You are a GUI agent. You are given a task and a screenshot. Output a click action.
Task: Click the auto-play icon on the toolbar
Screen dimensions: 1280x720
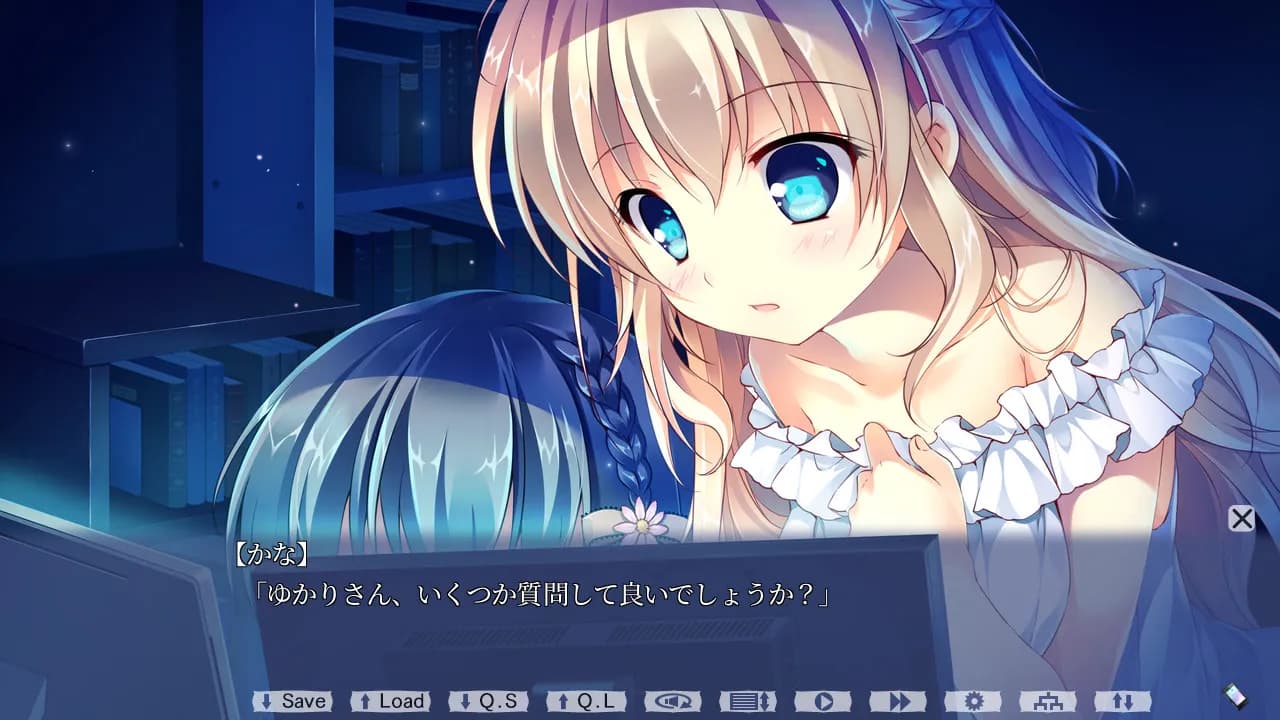824,702
